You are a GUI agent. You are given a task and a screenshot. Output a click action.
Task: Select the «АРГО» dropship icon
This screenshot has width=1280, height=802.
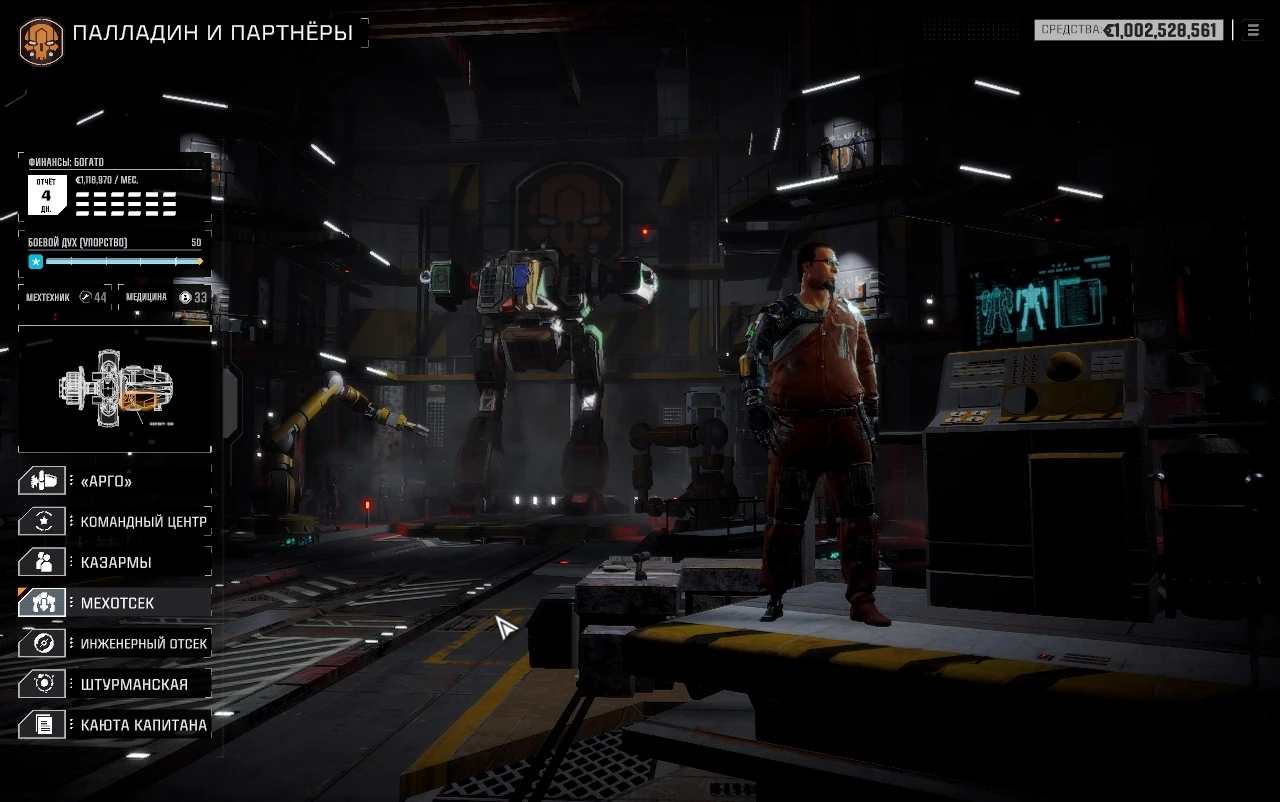(42, 480)
